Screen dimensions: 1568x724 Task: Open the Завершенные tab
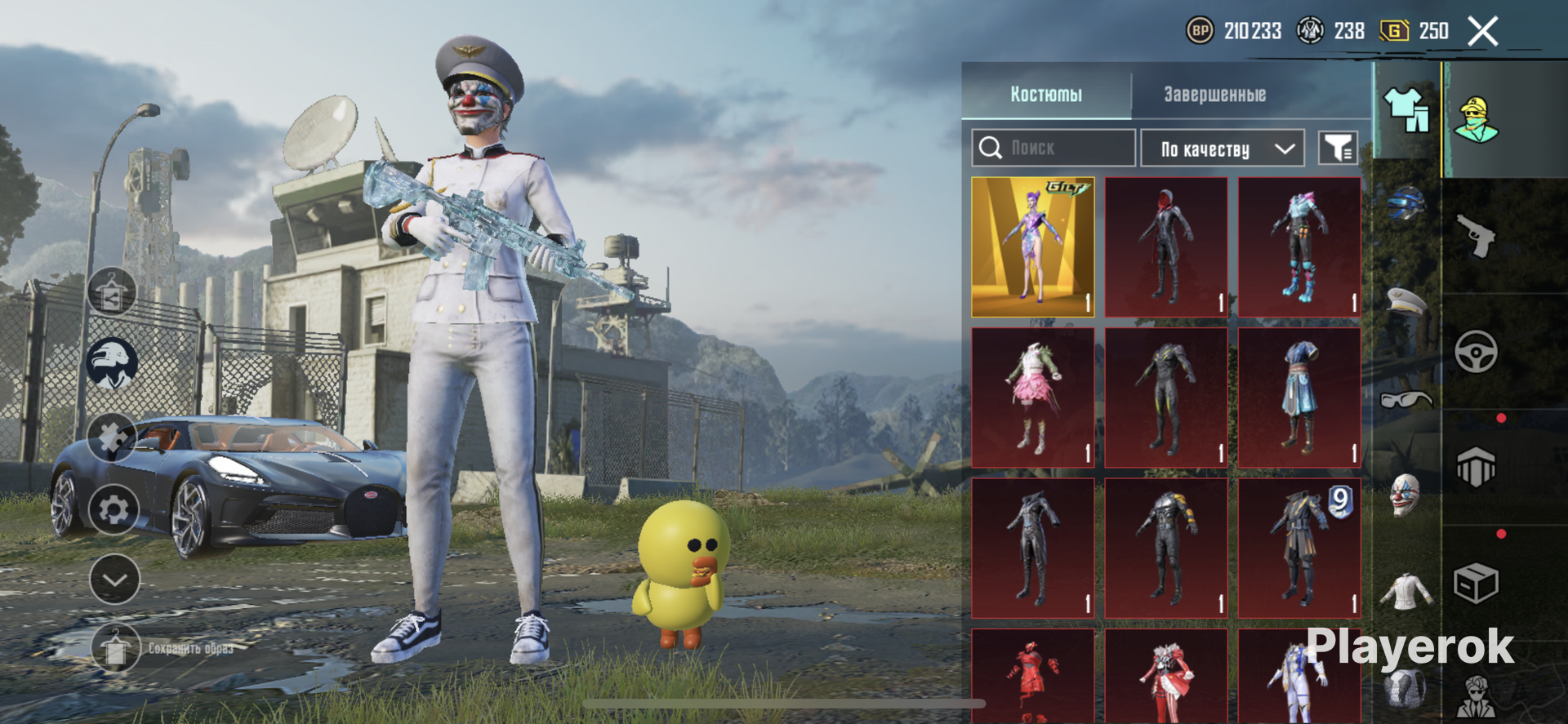1214,94
